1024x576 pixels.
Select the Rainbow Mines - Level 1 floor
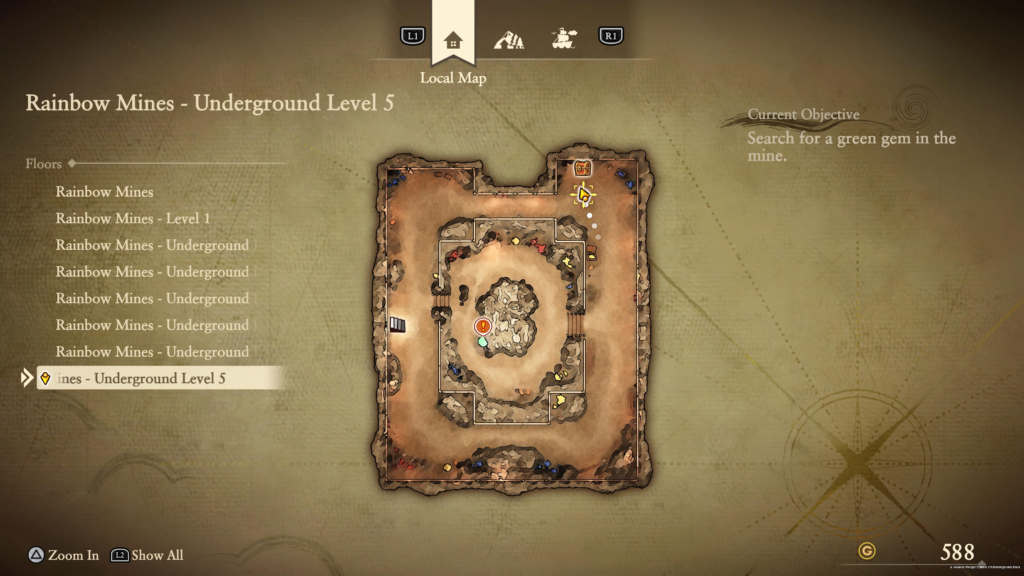click(x=133, y=218)
